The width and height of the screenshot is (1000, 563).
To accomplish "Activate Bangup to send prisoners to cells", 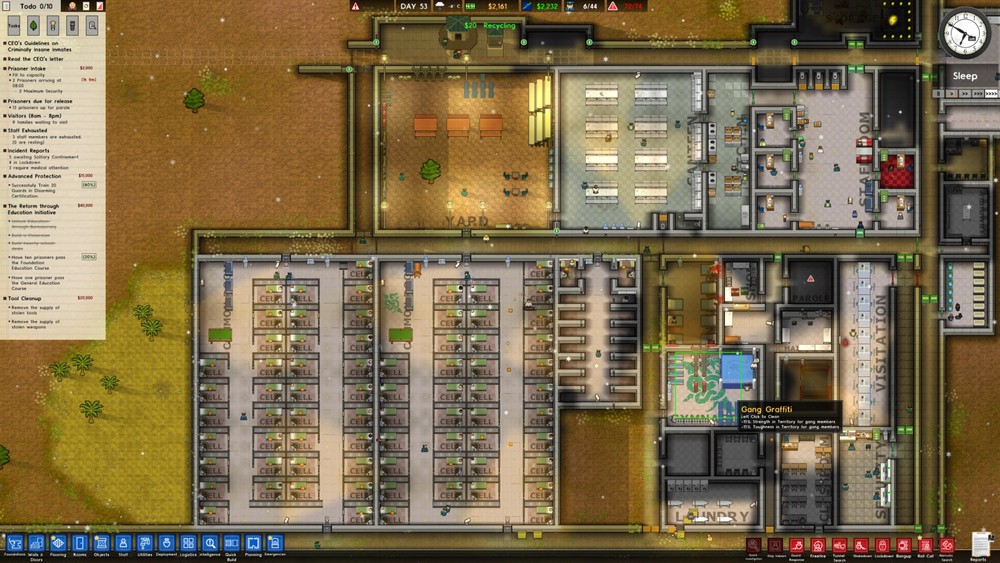I will pyautogui.click(x=905, y=545).
